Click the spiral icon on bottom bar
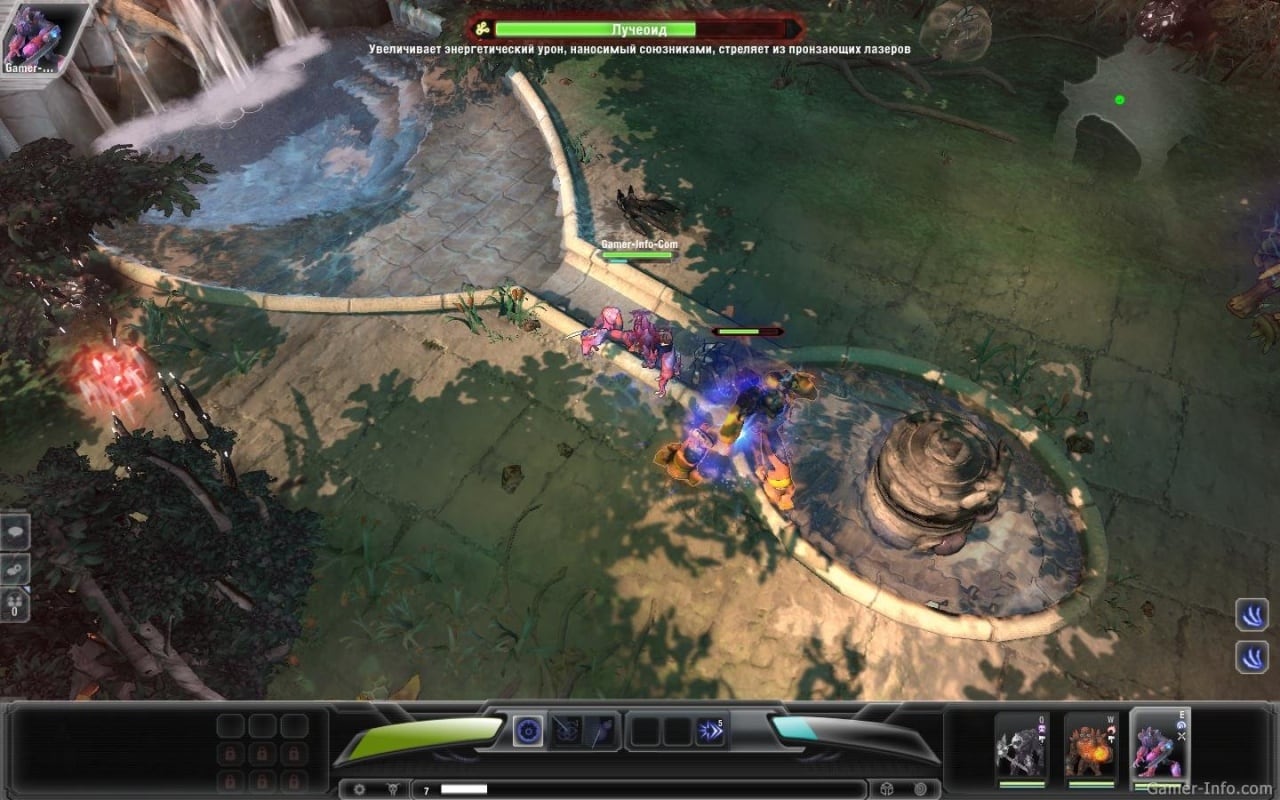This screenshot has height=800, width=1280. [x=920, y=789]
